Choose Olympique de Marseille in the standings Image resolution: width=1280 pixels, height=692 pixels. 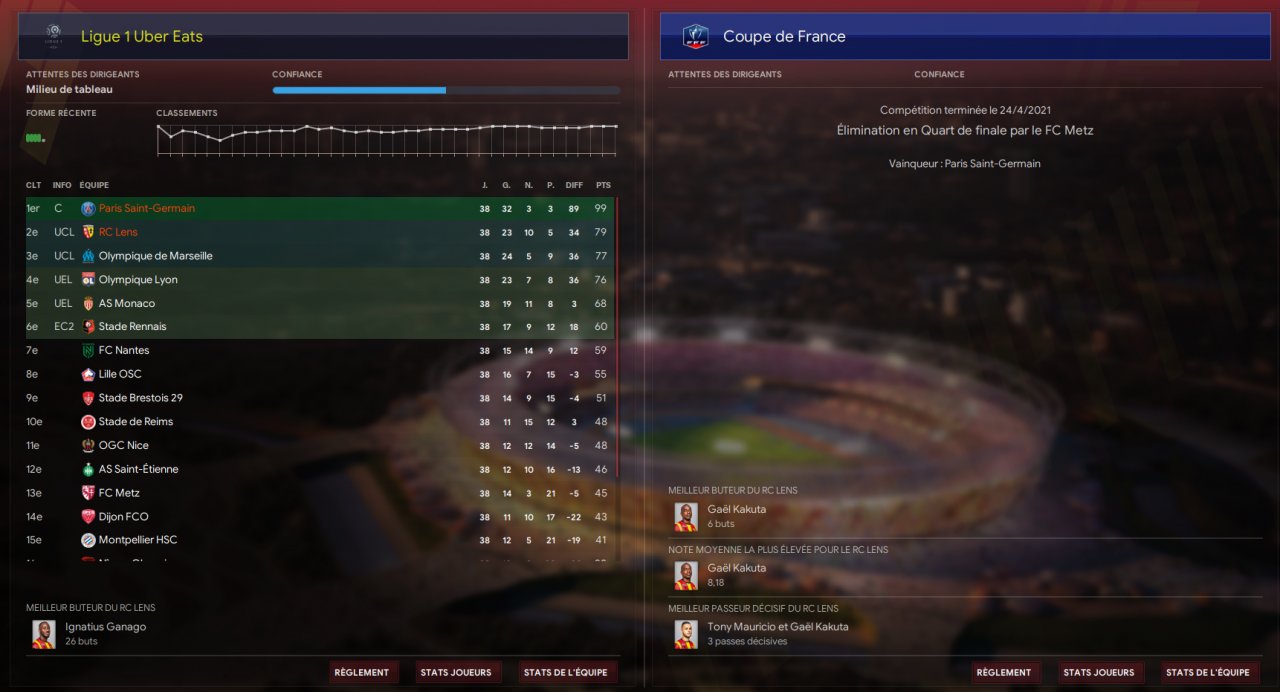(x=155, y=256)
